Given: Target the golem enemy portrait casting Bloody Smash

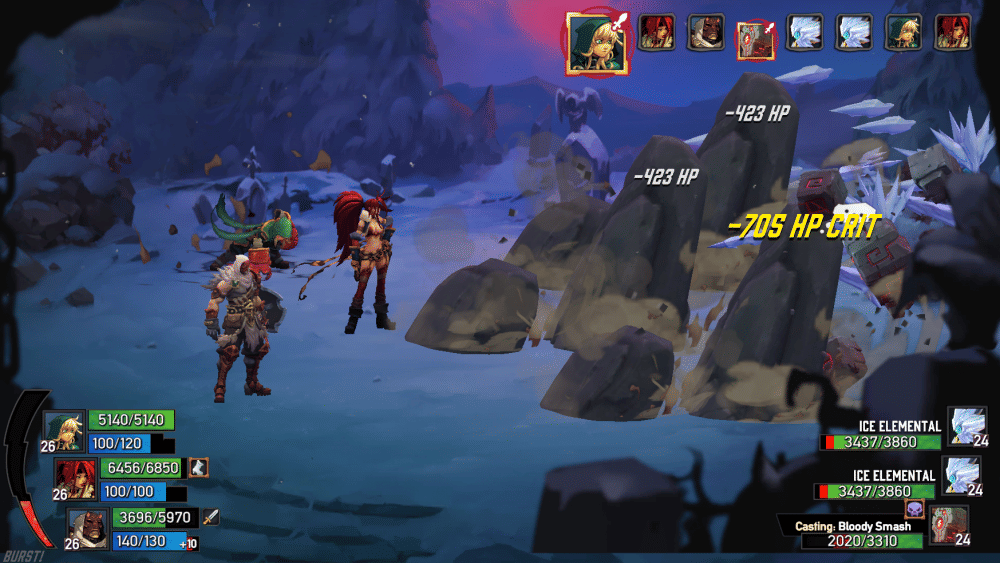Looking at the screenshot, I should click(948, 525).
